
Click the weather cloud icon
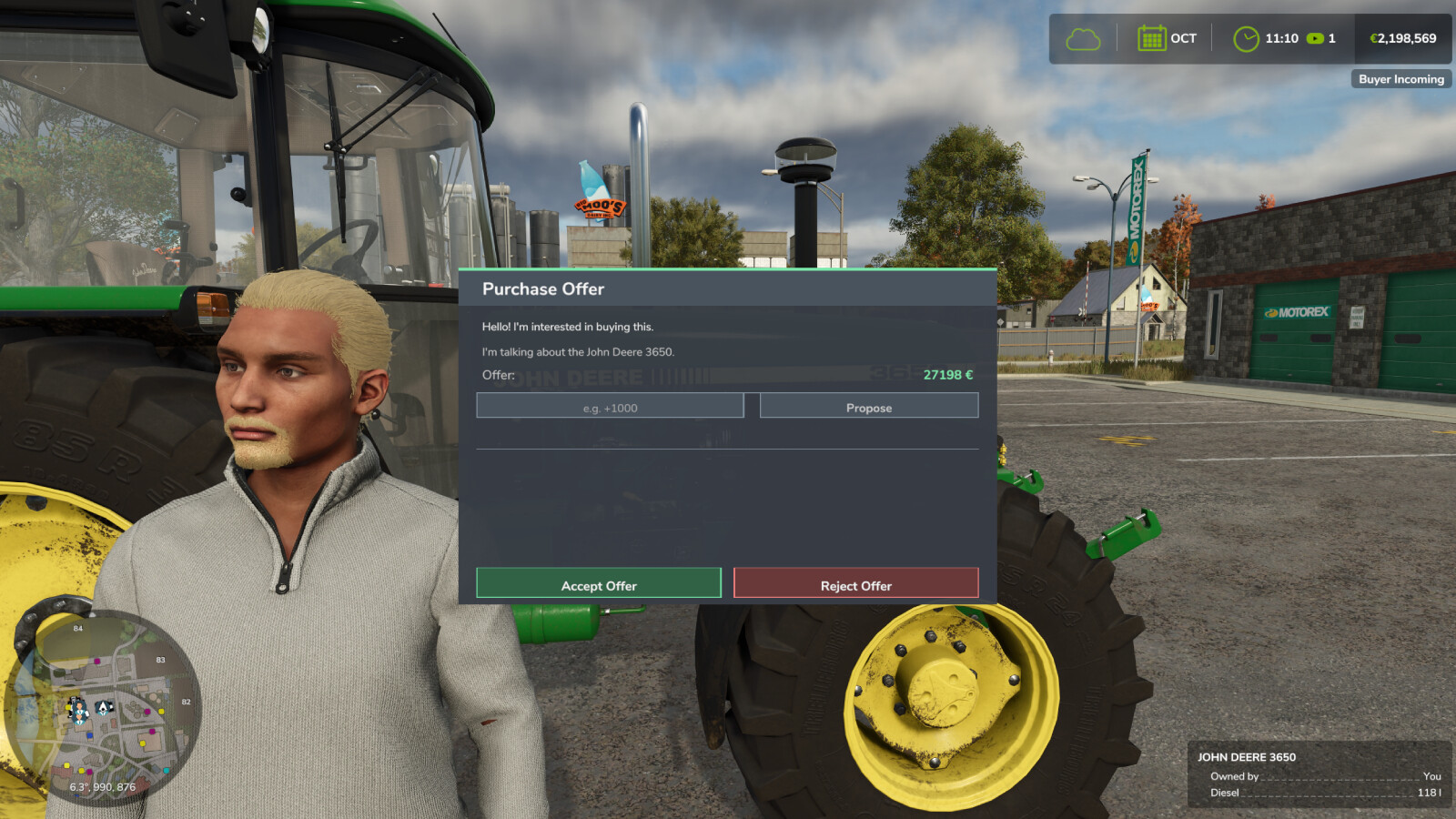coord(1082,38)
